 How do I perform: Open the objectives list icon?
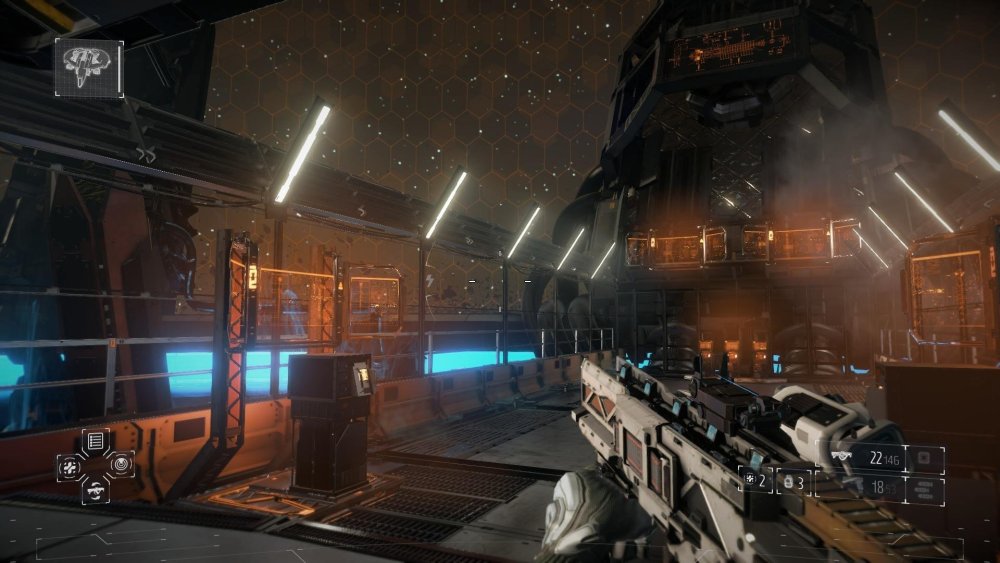click(96, 440)
